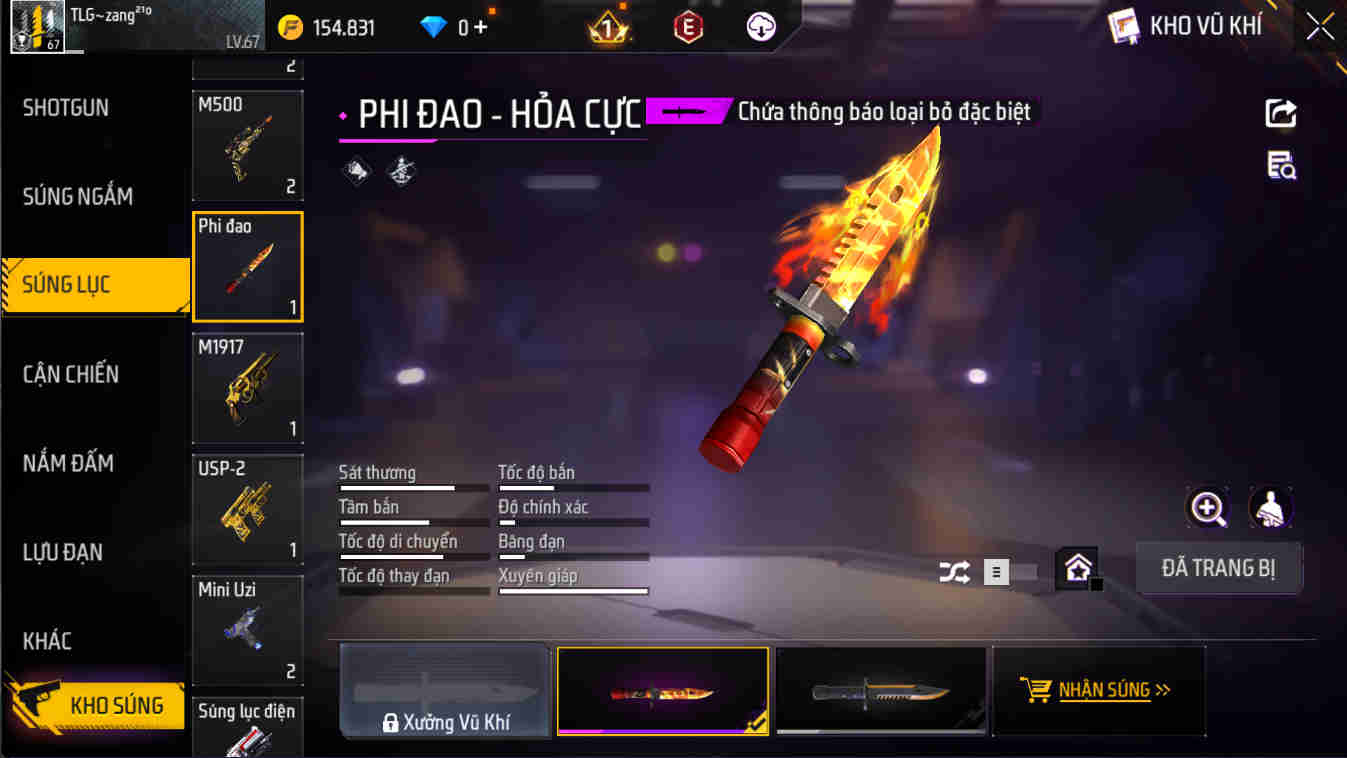Viewport: 1347px width, 758px height.
Task: Select the magnifier zoom icon near ĐÃ TRANG BỊ
Action: pyautogui.click(x=1208, y=508)
